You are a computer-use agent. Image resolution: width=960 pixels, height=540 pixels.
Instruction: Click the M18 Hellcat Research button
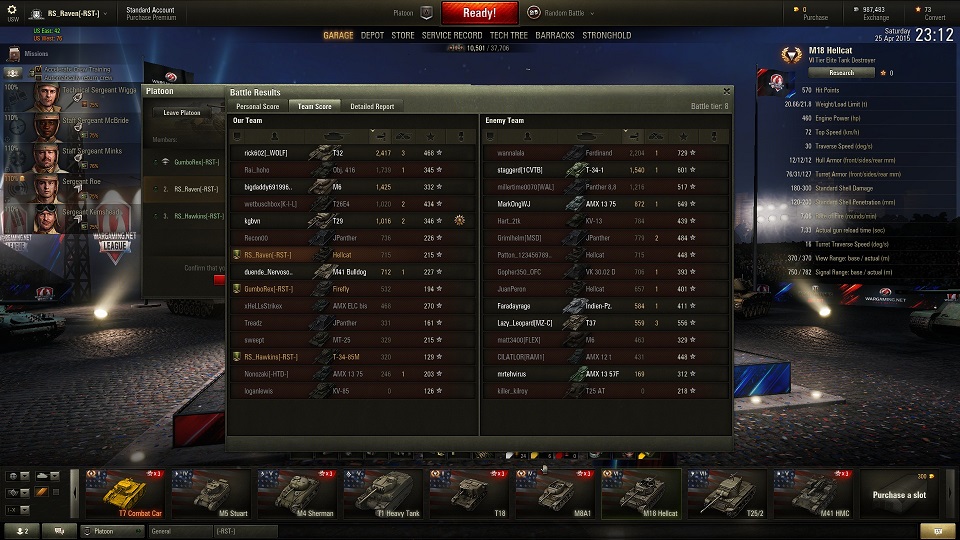tap(841, 73)
